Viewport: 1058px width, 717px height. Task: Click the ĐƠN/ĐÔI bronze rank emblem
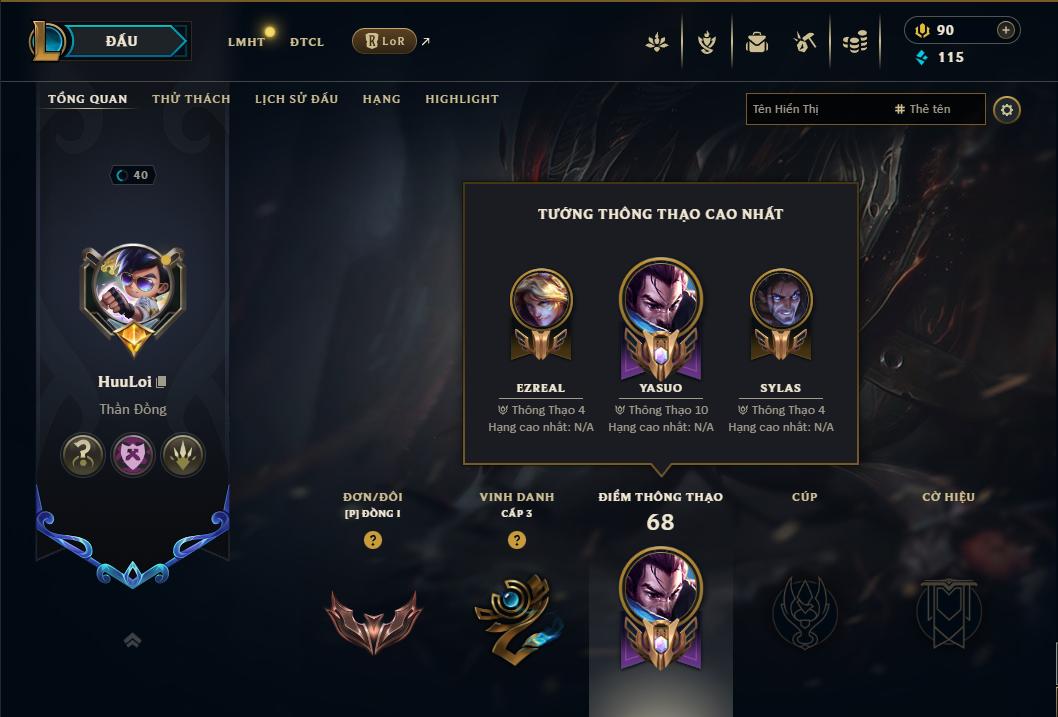[x=373, y=620]
